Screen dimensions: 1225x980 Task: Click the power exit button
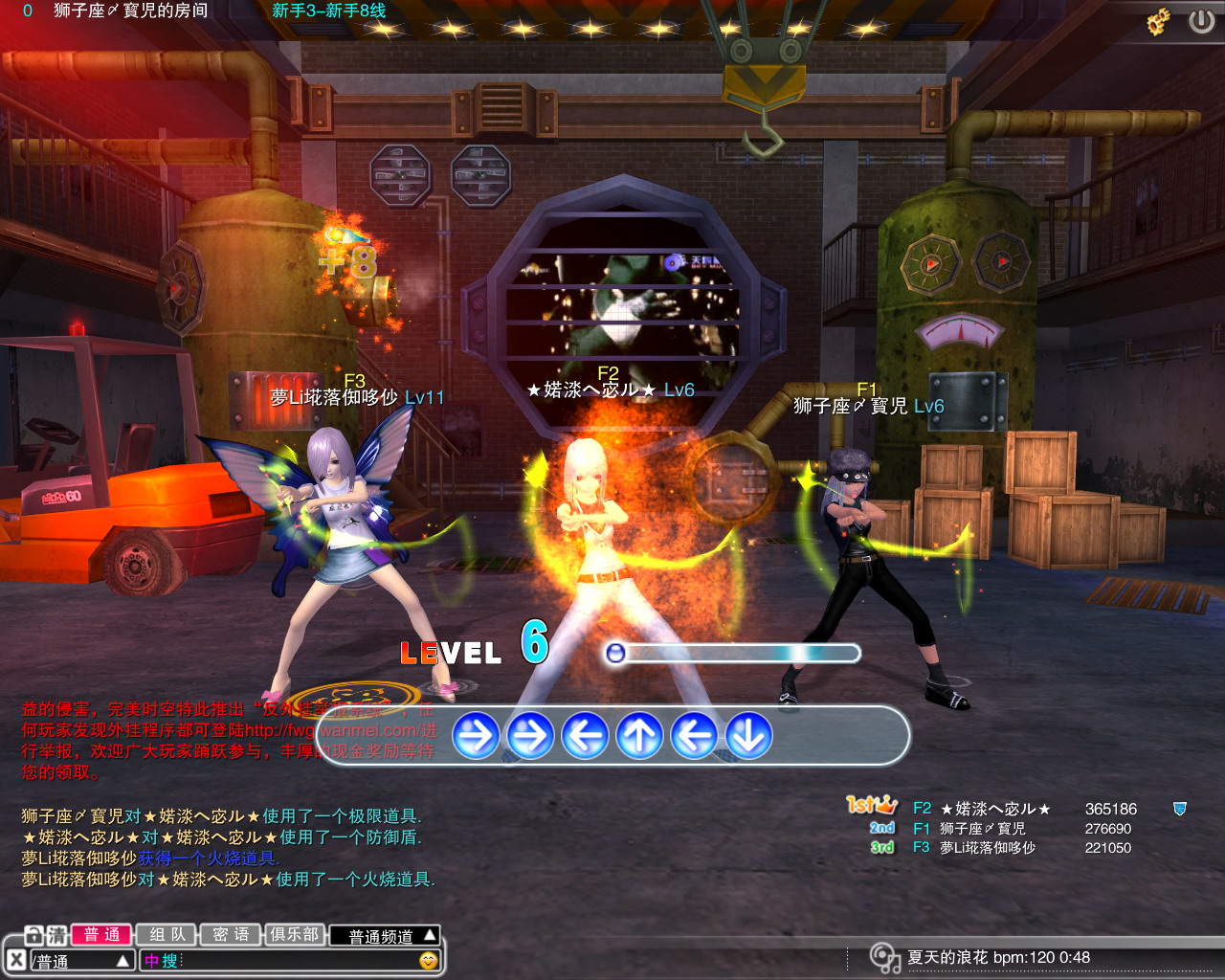1201,21
